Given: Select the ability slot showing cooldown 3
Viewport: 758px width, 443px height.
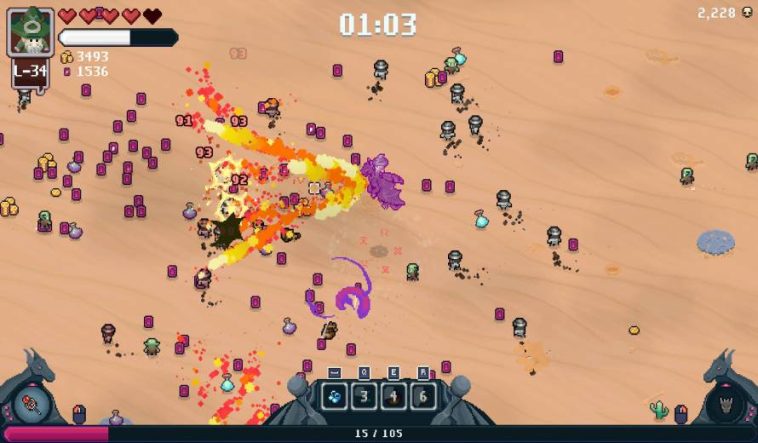Looking at the screenshot, I should pyautogui.click(x=364, y=396).
